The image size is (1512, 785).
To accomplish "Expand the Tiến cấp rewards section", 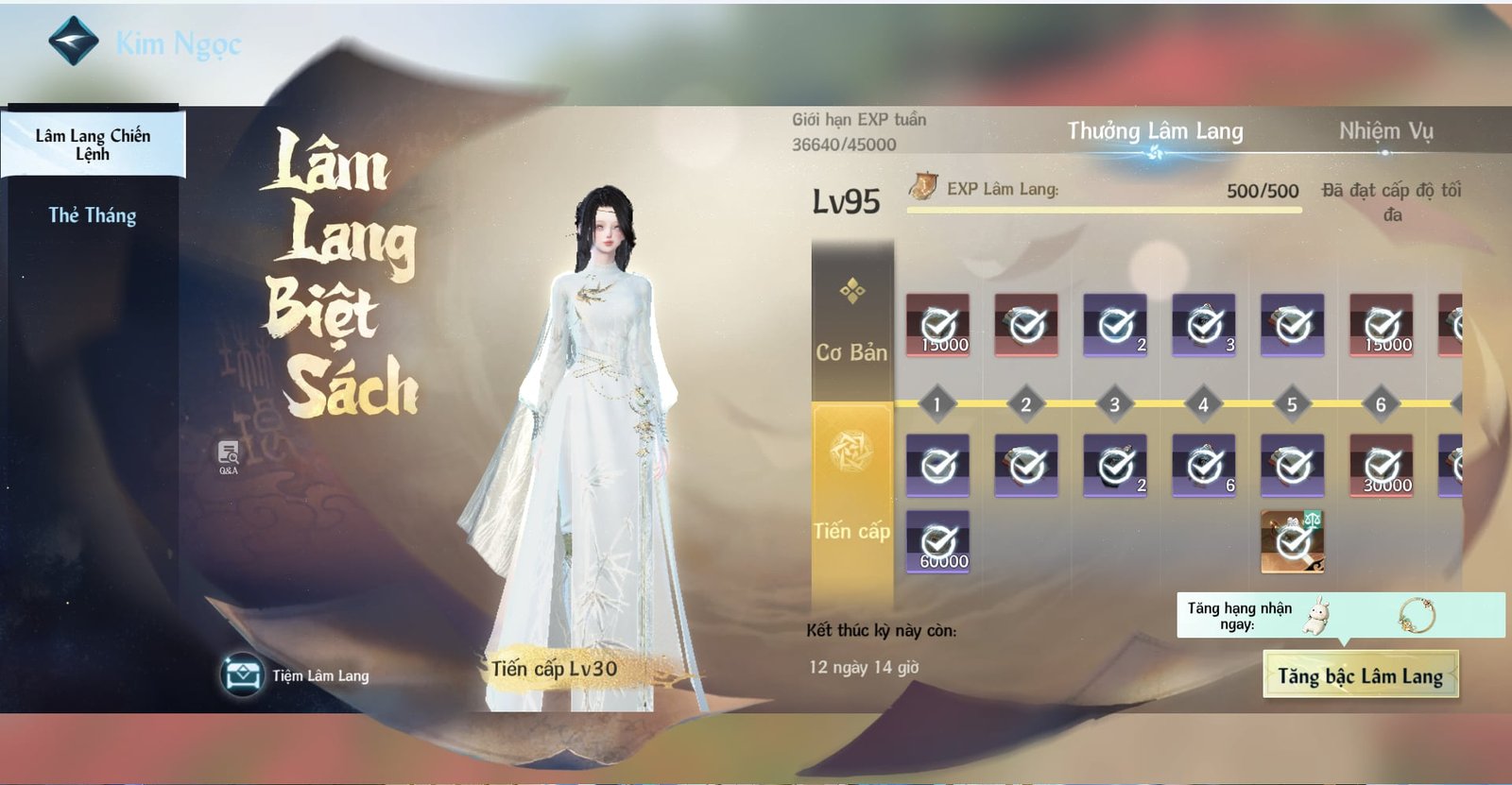I will (850, 530).
